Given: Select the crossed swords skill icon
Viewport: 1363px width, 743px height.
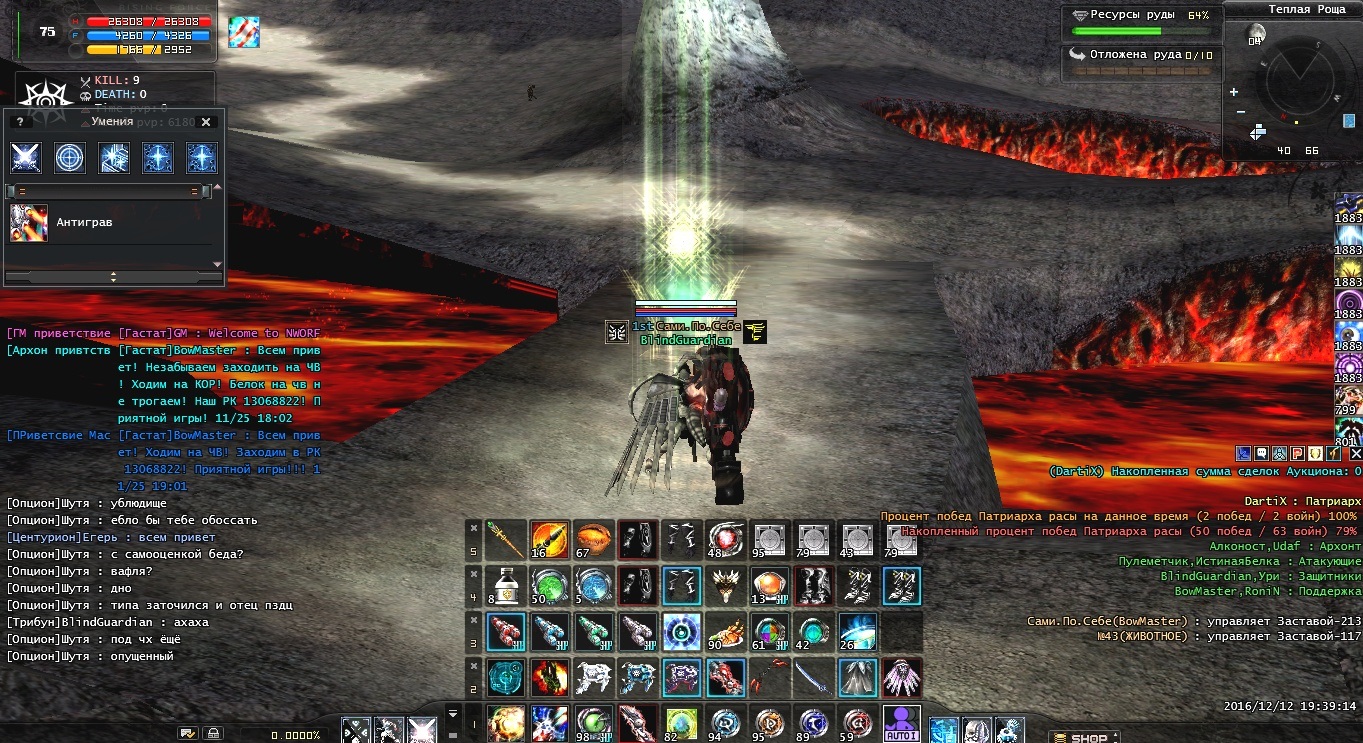Looking at the screenshot, I should pos(25,158).
